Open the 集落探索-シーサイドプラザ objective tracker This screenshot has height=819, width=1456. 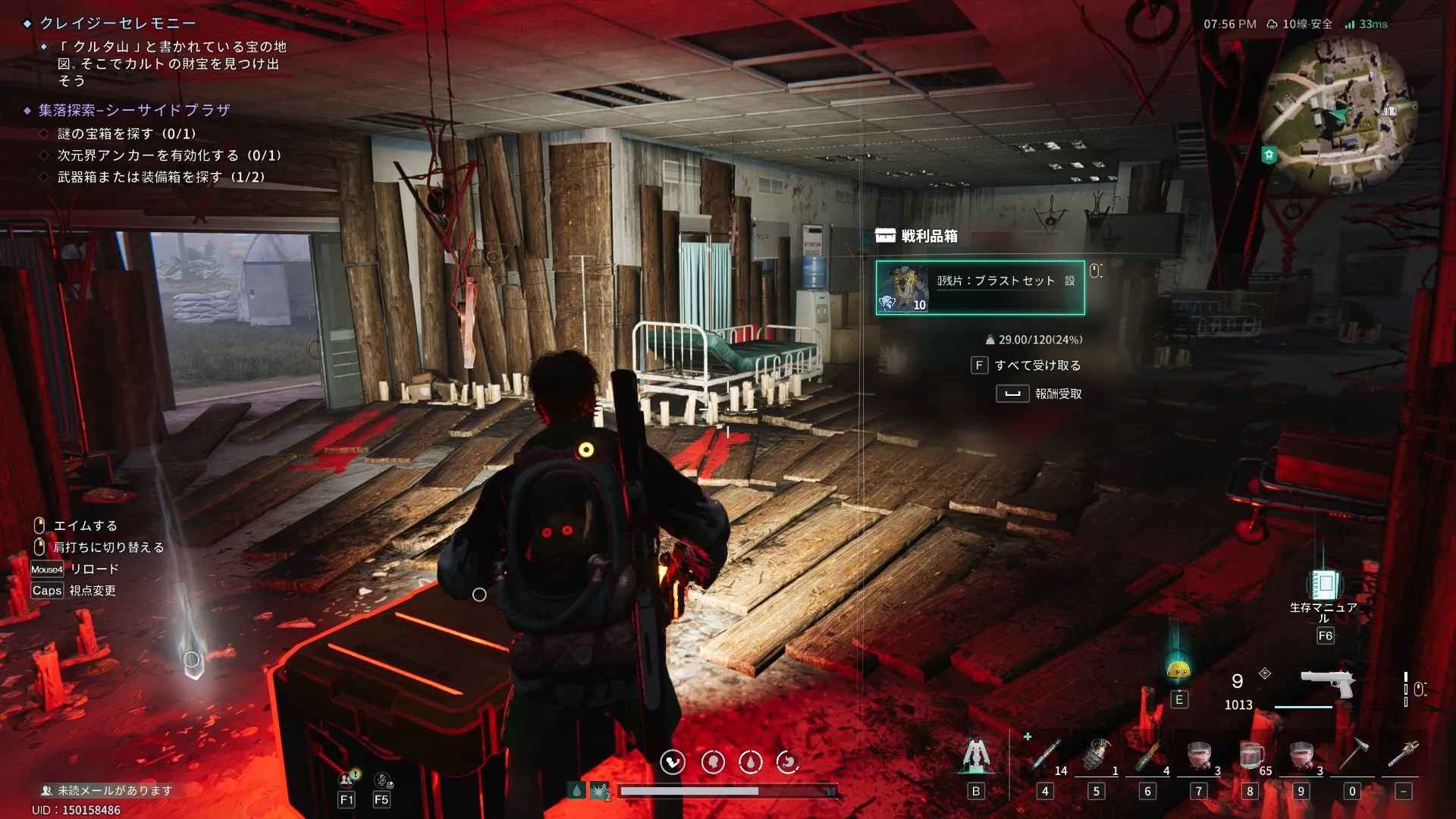click(134, 111)
